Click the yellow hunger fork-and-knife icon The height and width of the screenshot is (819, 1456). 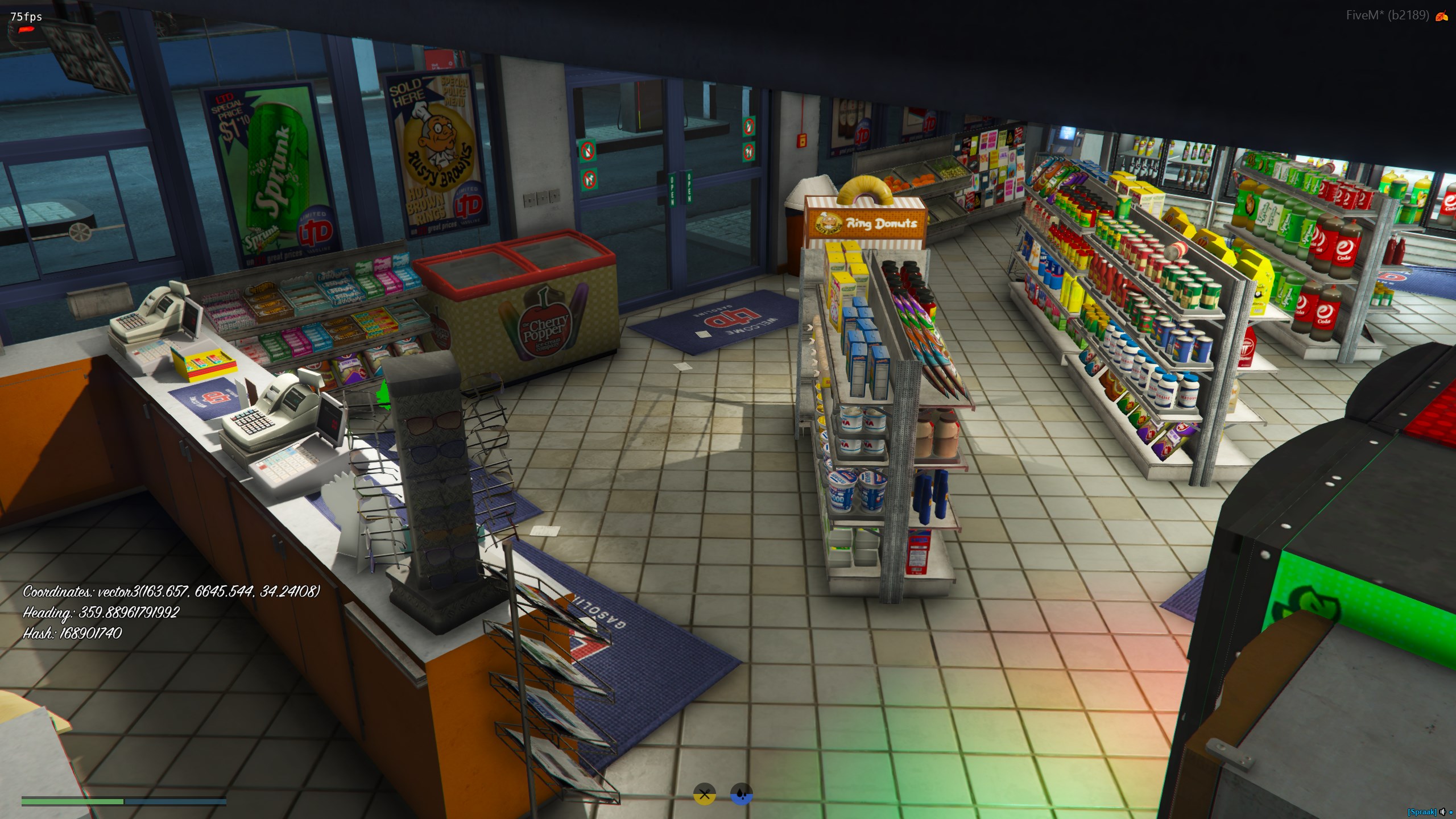[x=704, y=795]
